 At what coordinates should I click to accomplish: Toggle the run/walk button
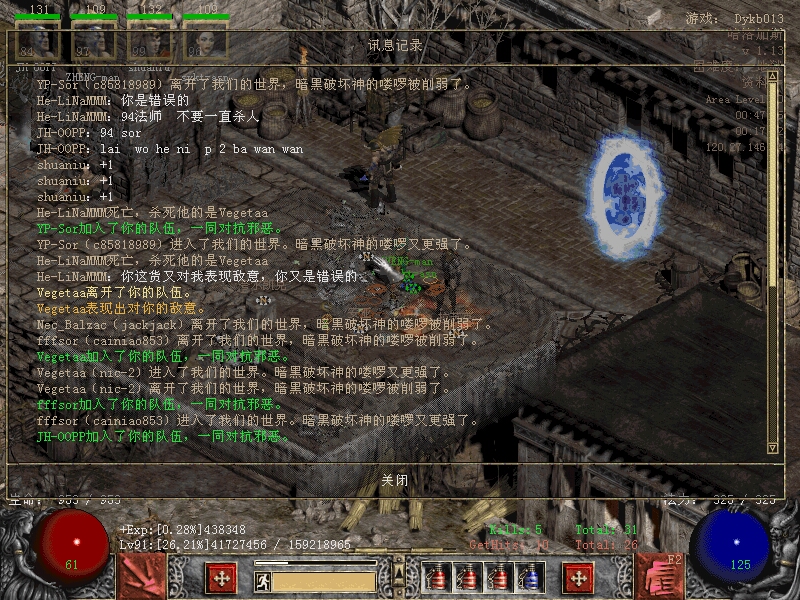(x=263, y=579)
